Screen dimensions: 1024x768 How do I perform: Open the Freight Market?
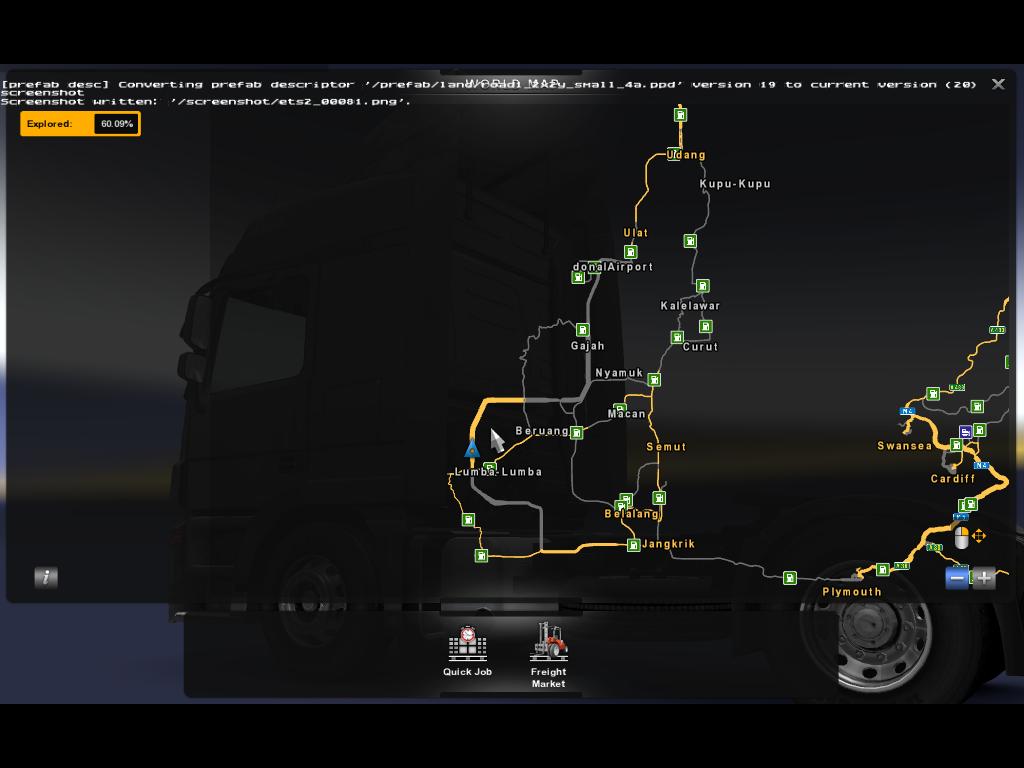click(x=548, y=655)
